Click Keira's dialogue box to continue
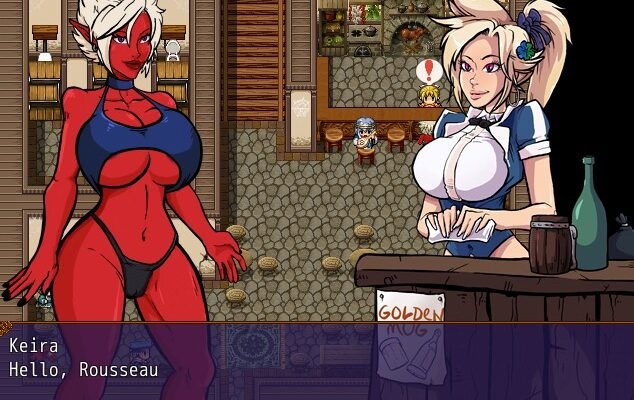This screenshot has height=400, width=634. (x=316, y=360)
